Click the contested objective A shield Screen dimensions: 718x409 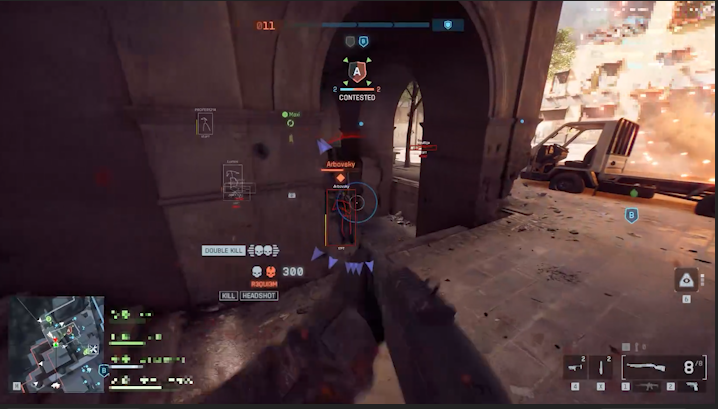pyautogui.click(x=356, y=71)
